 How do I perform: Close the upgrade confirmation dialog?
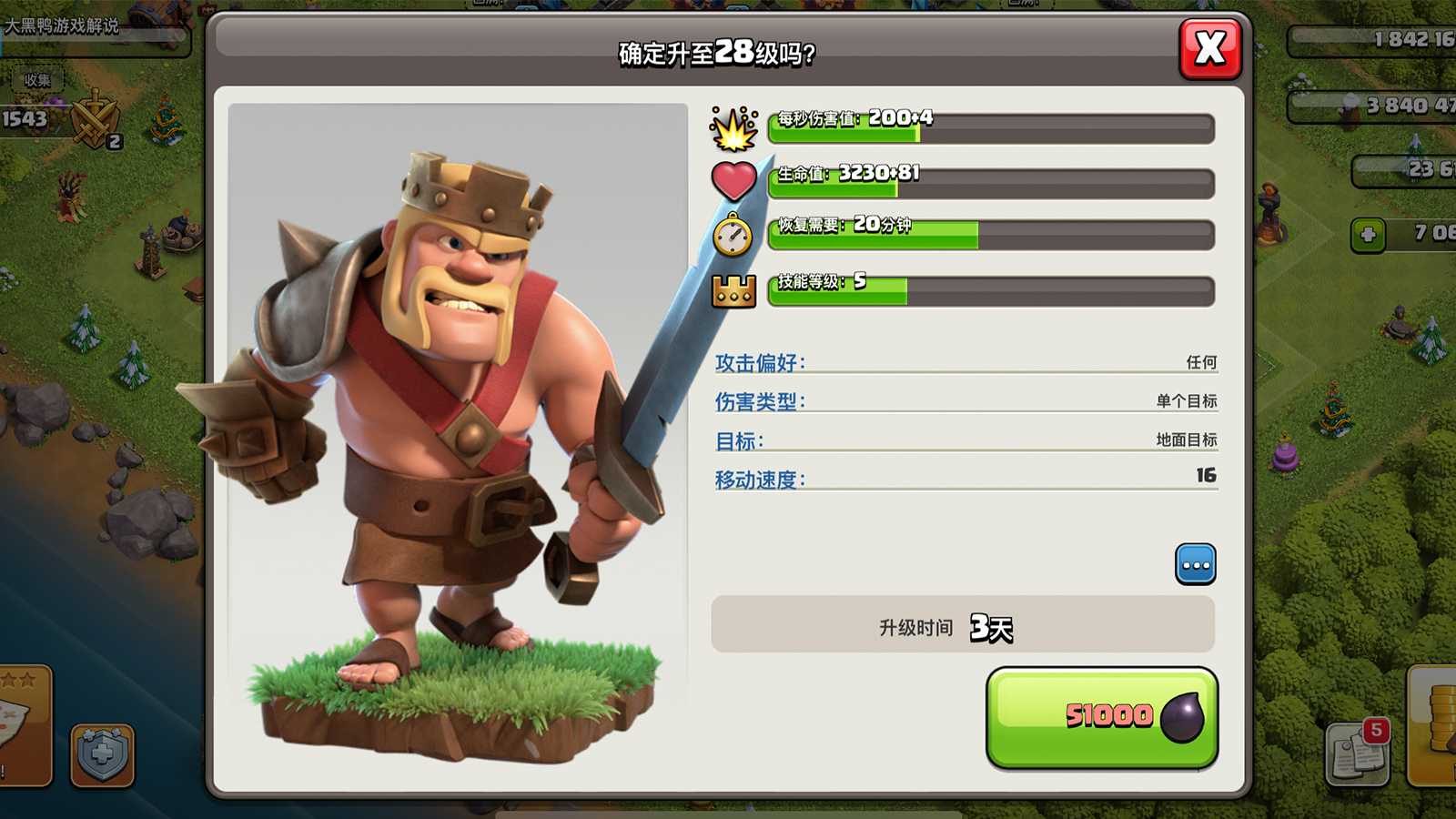pyautogui.click(x=1209, y=48)
